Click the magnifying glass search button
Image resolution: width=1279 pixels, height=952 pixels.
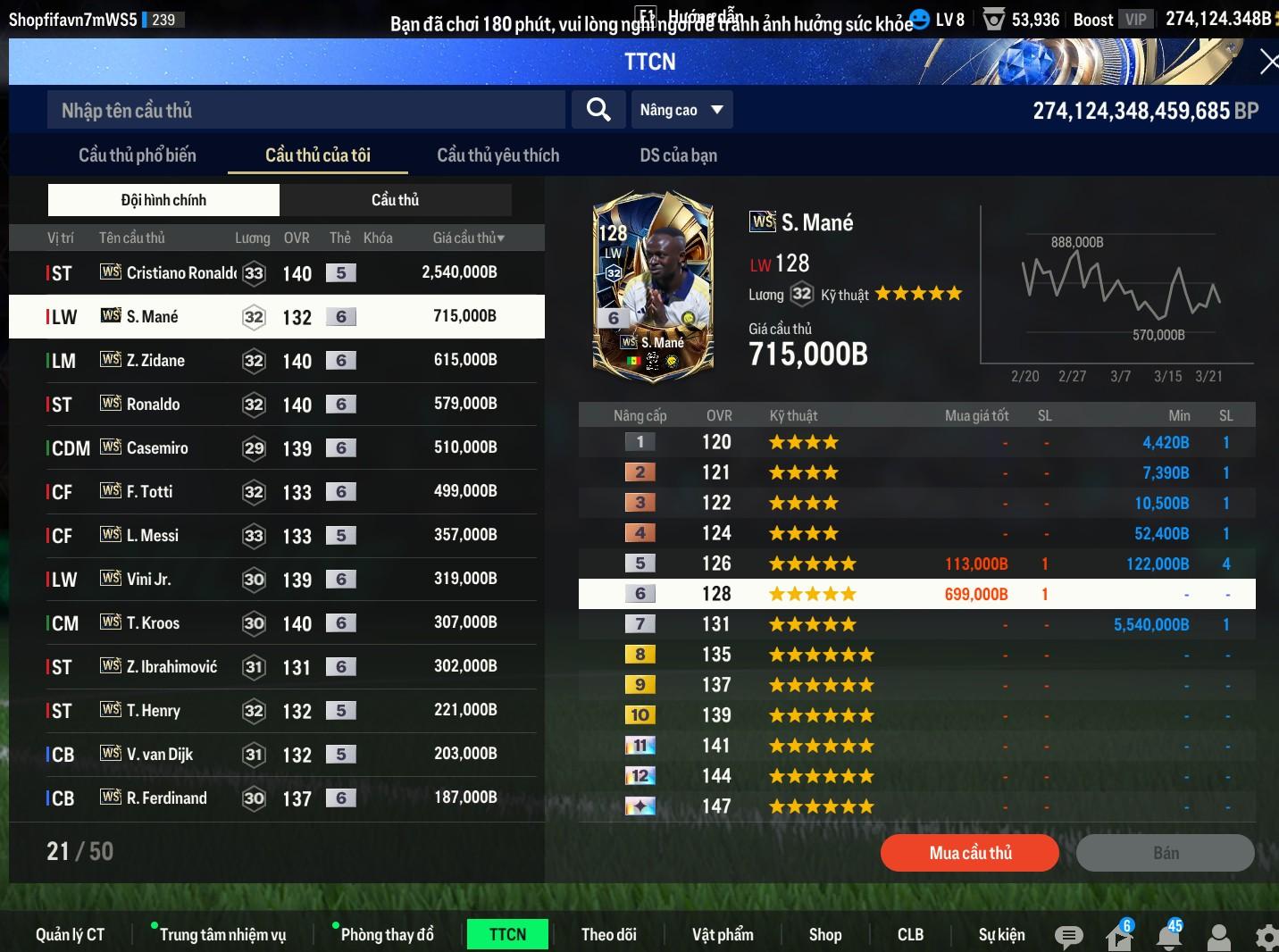pos(598,110)
